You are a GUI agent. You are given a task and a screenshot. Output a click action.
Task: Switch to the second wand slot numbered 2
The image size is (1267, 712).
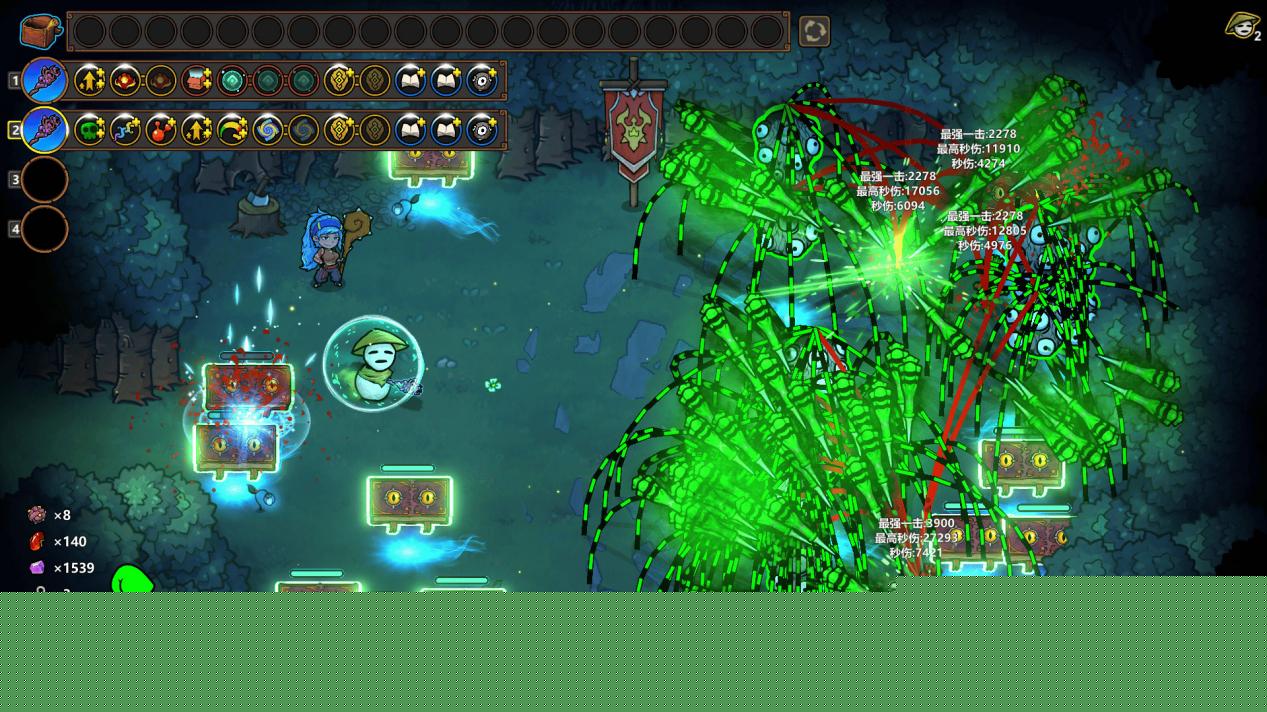coord(45,130)
